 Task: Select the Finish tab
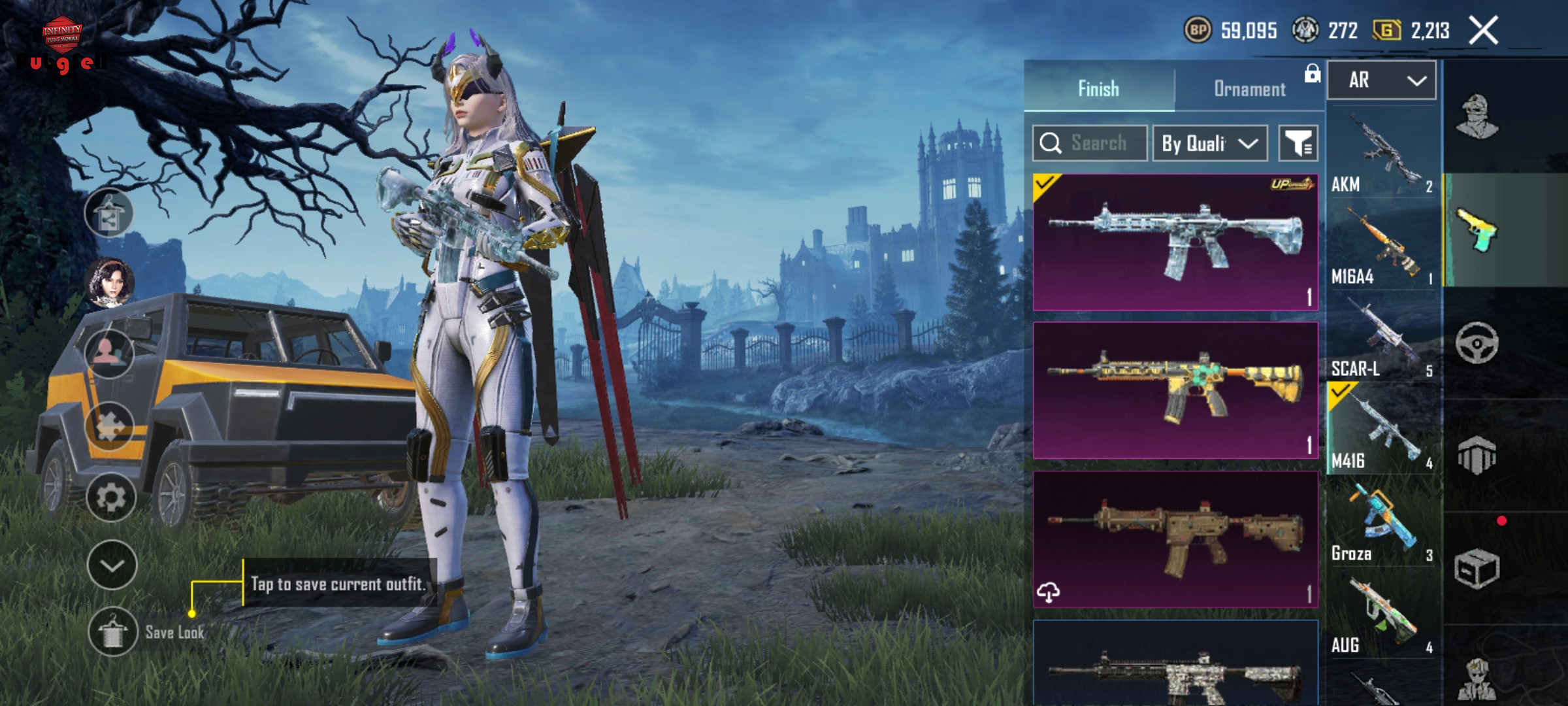(x=1098, y=89)
